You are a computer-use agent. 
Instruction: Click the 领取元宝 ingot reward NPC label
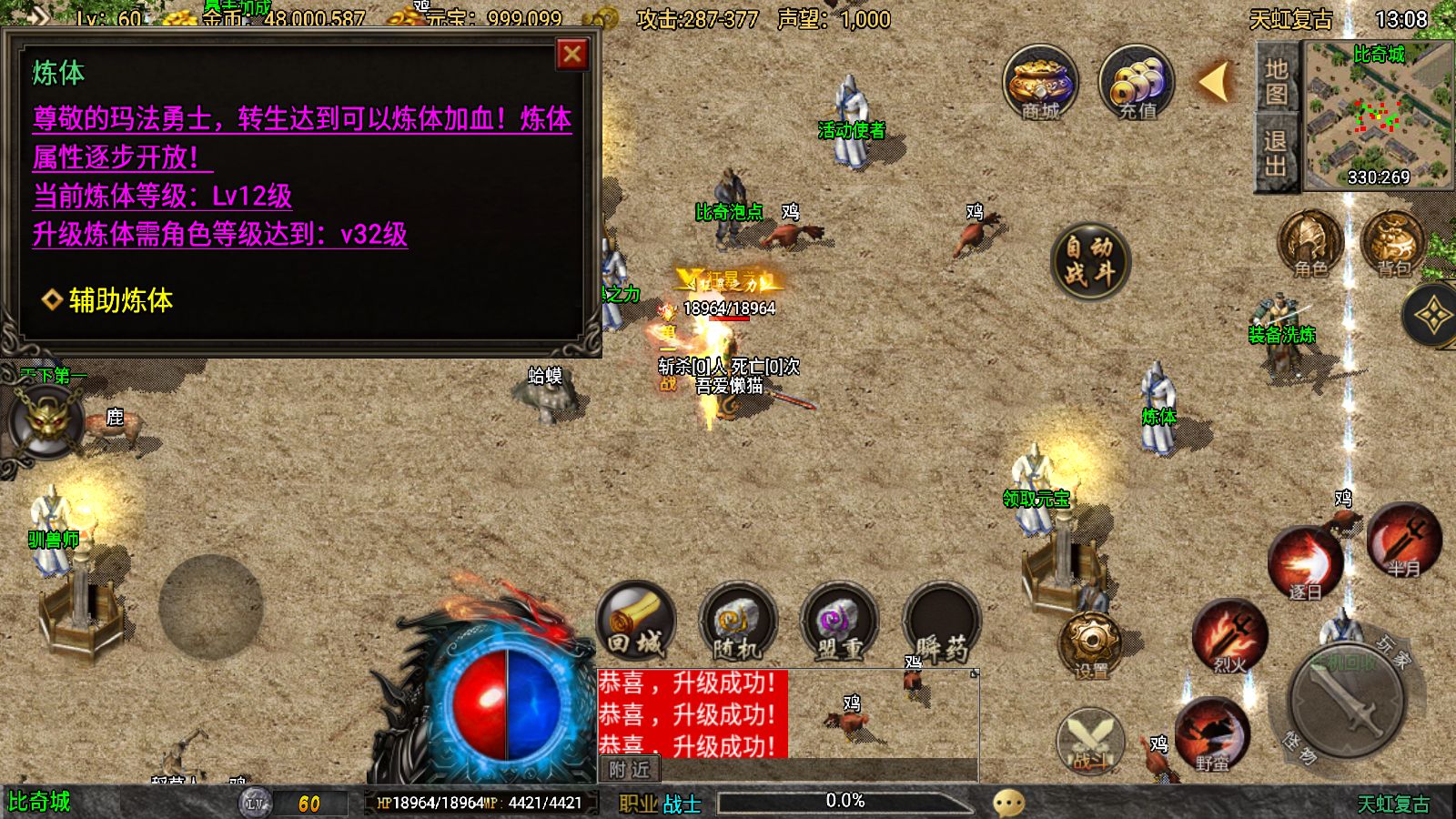pos(1036,499)
